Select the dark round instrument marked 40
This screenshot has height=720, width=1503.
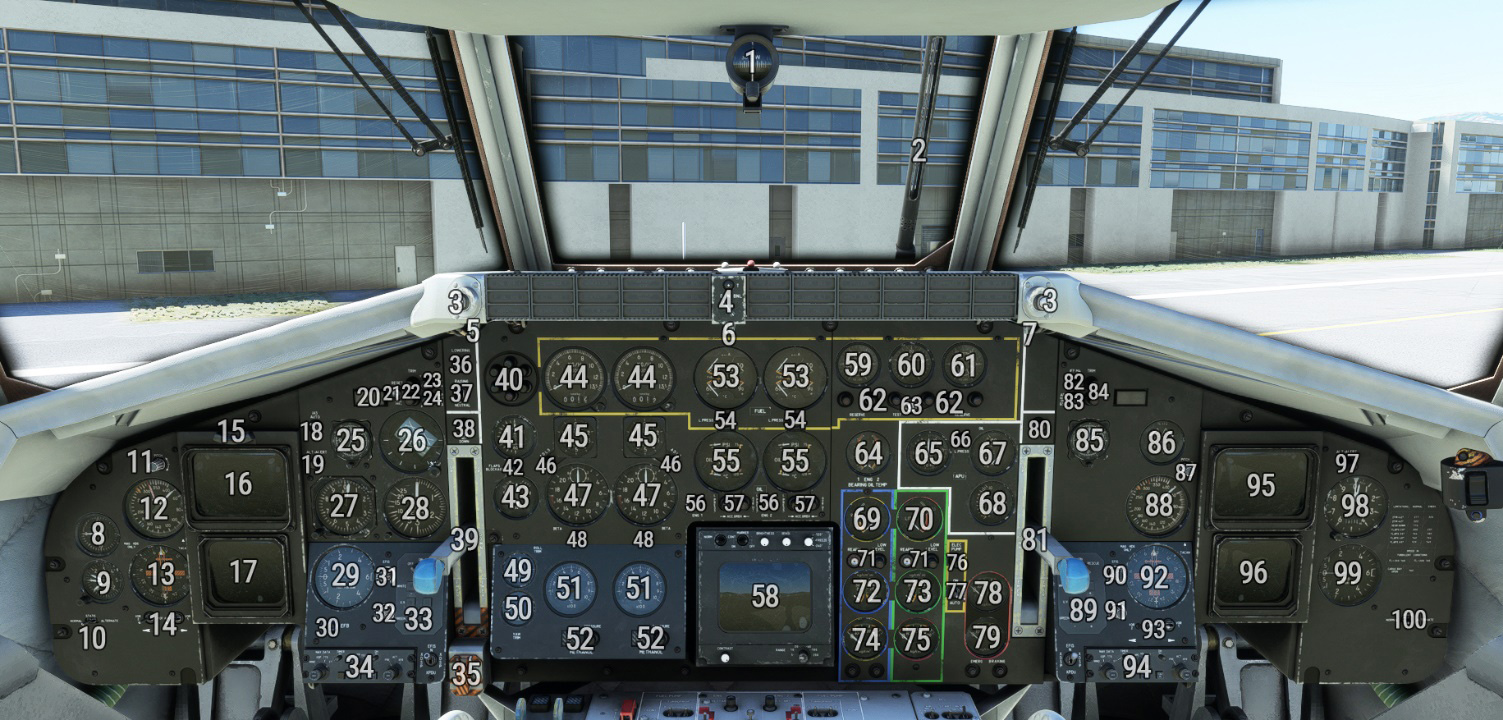(x=510, y=380)
